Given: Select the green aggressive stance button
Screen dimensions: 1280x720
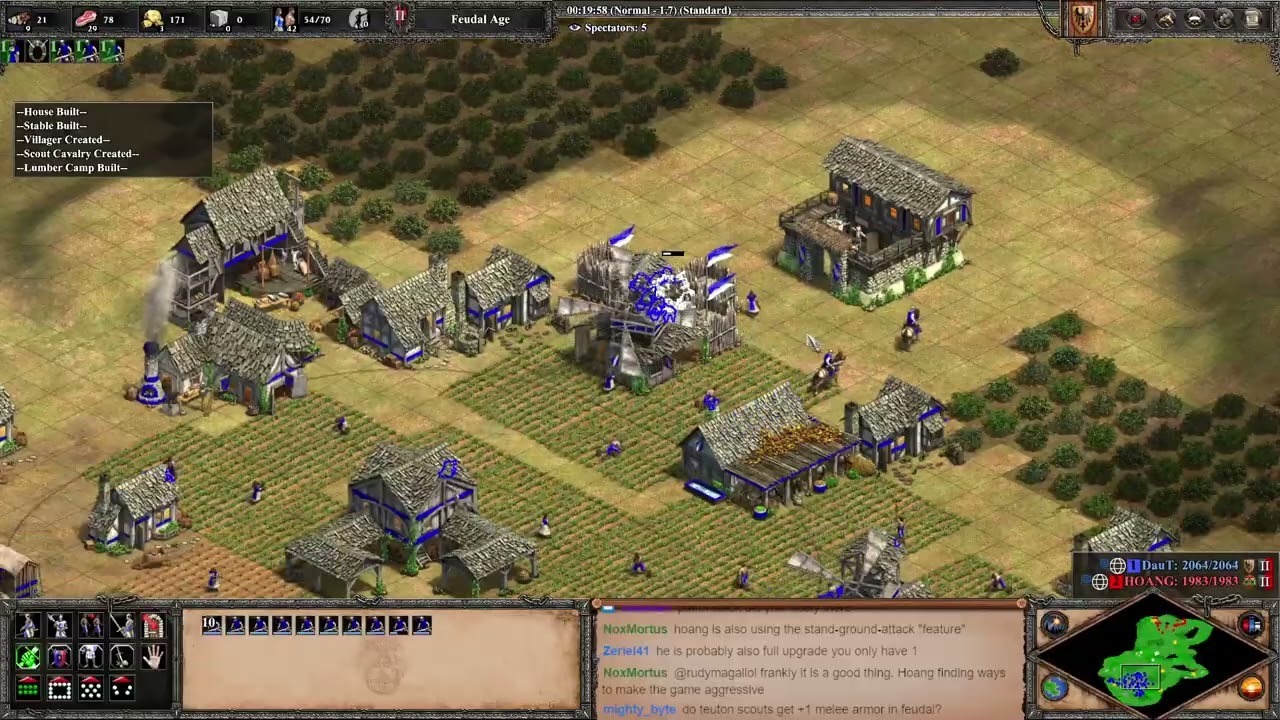Looking at the screenshot, I should pos(28,657).
